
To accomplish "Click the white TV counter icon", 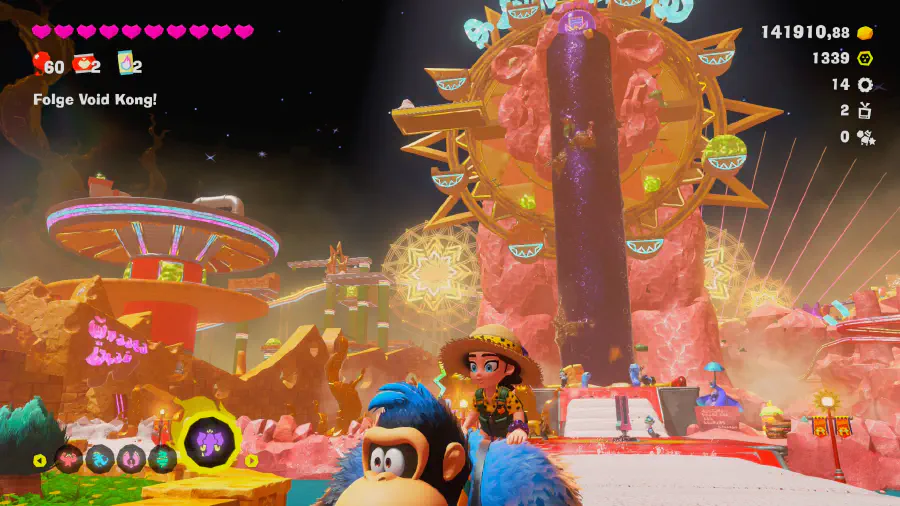I will 865,111.
